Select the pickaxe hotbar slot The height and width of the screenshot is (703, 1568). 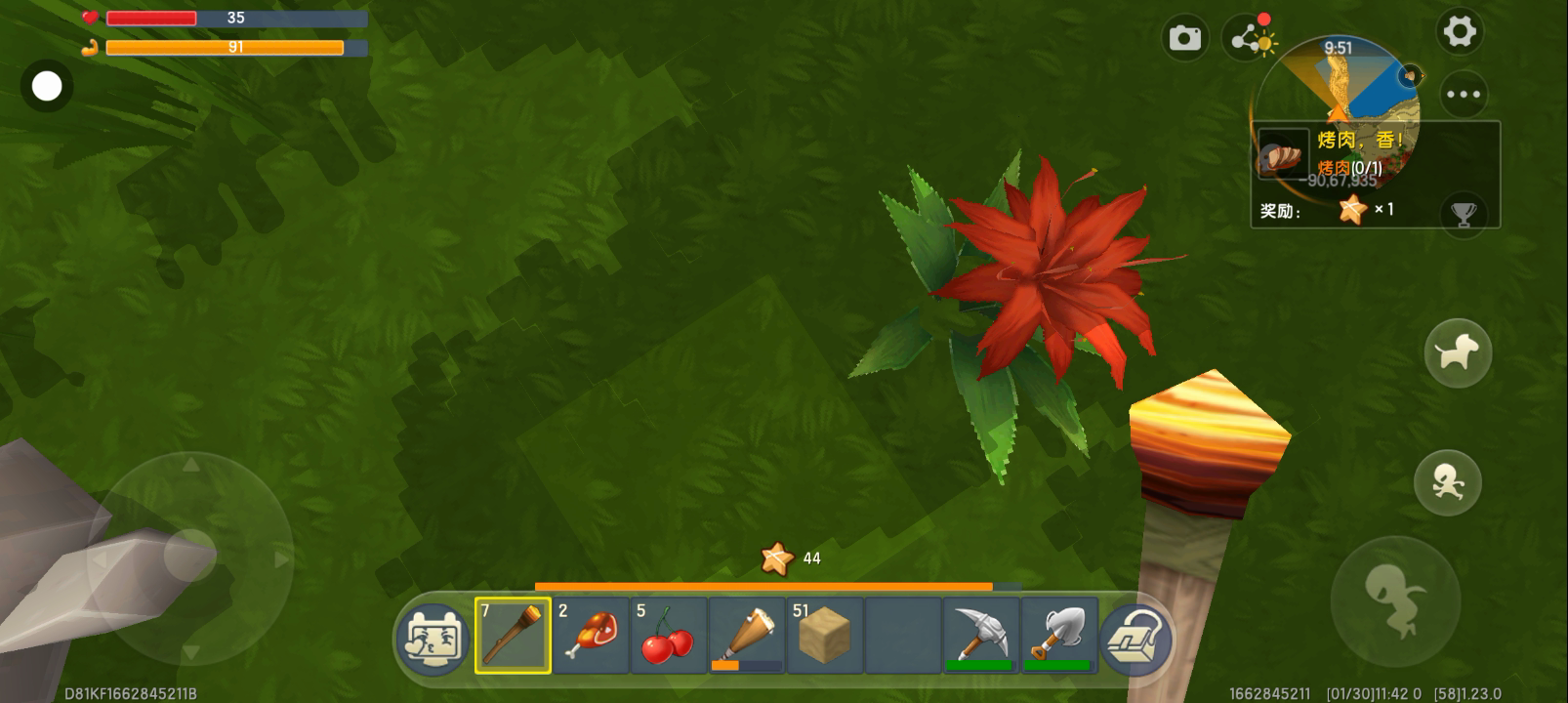click(981, 636)
